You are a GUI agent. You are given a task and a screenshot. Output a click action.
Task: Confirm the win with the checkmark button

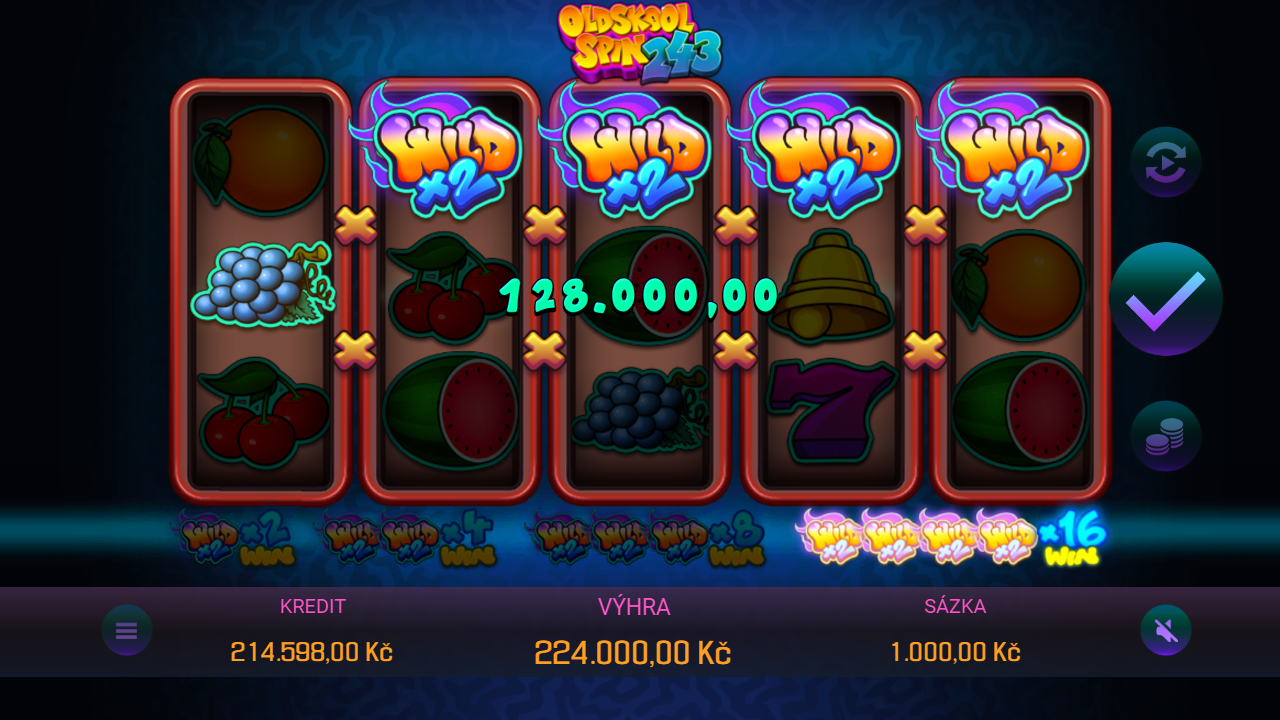pos(1166,299)
